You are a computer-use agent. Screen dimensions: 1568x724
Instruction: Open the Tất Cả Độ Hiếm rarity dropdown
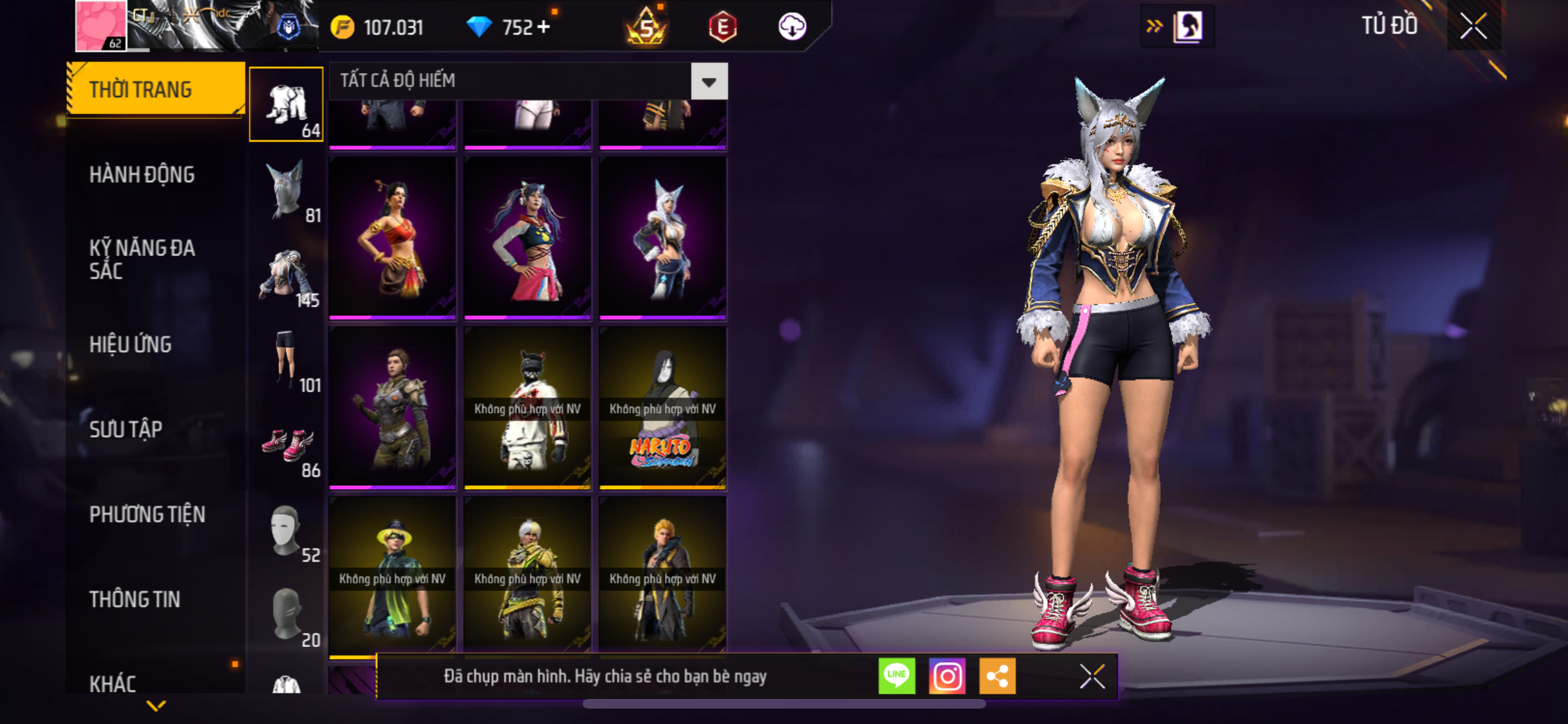[709, 81]
